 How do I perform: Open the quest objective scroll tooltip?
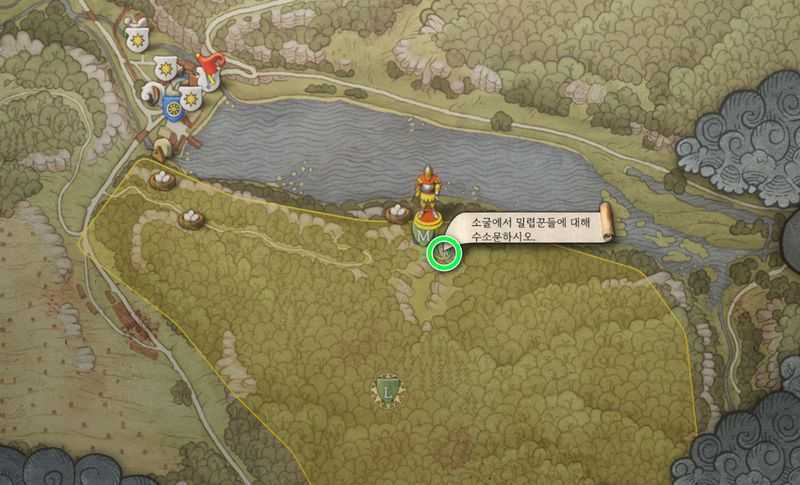[x=529, y=229]
